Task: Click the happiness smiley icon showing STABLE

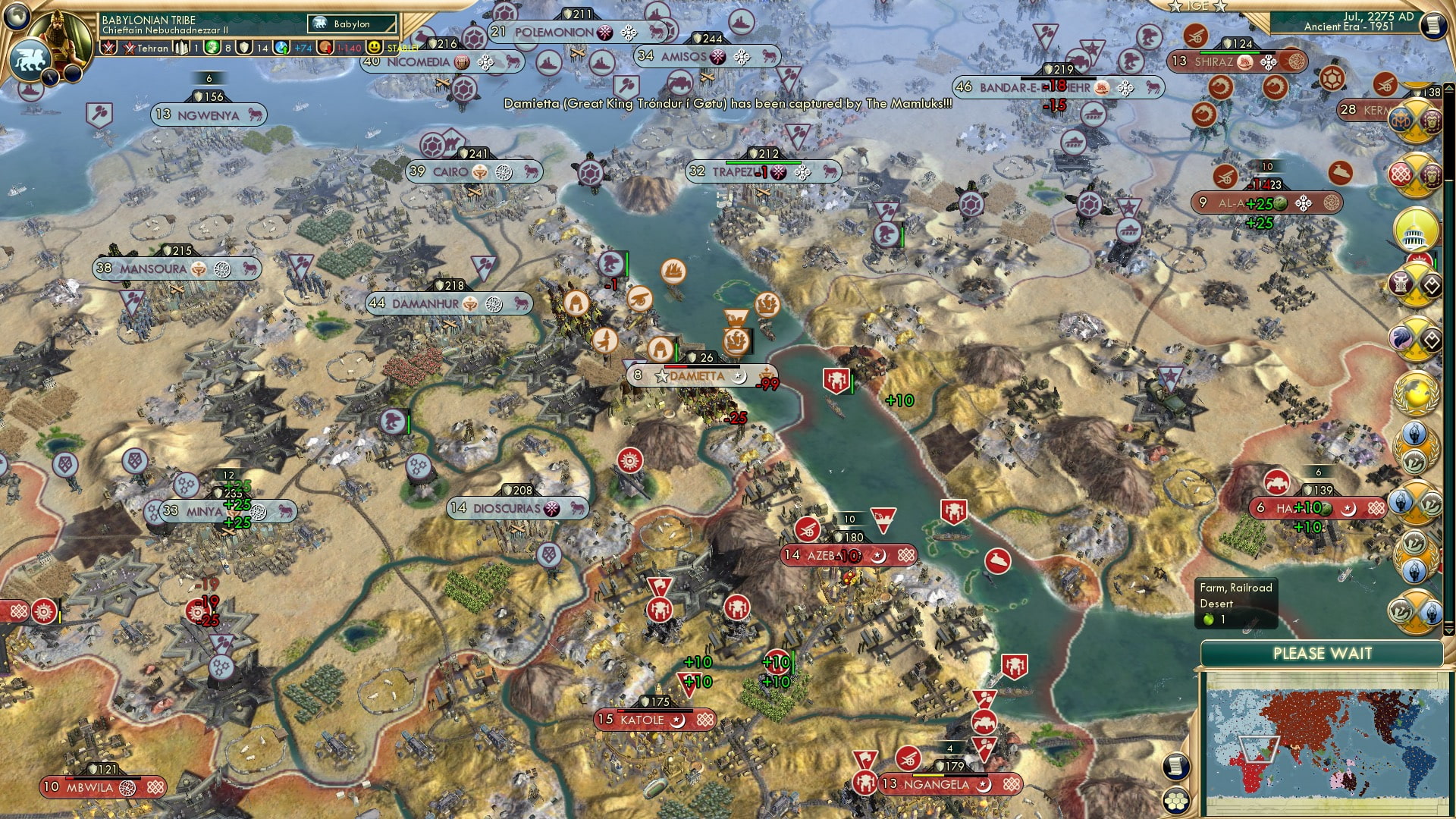Action: (372, 49)
